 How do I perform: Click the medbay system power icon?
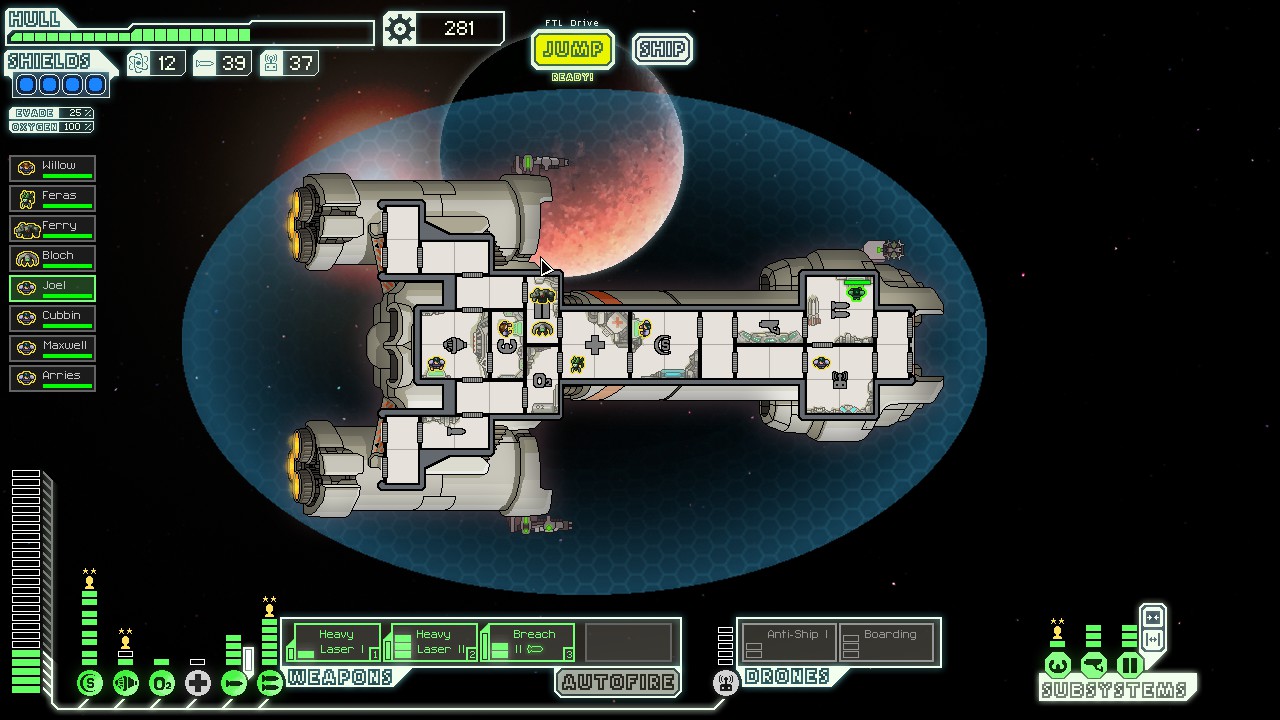[x=198, y=683]
